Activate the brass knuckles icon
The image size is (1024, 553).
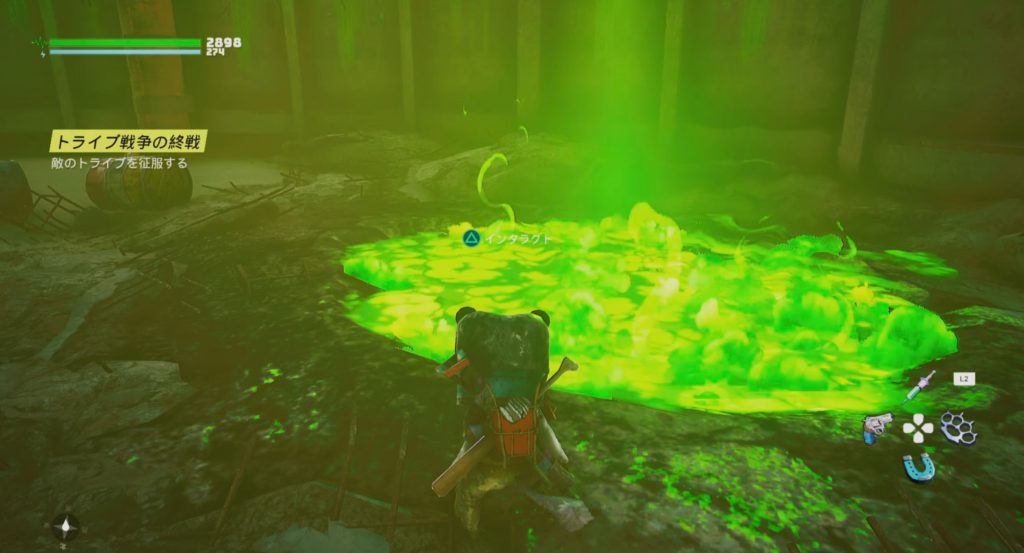click(x=958, y=428)
